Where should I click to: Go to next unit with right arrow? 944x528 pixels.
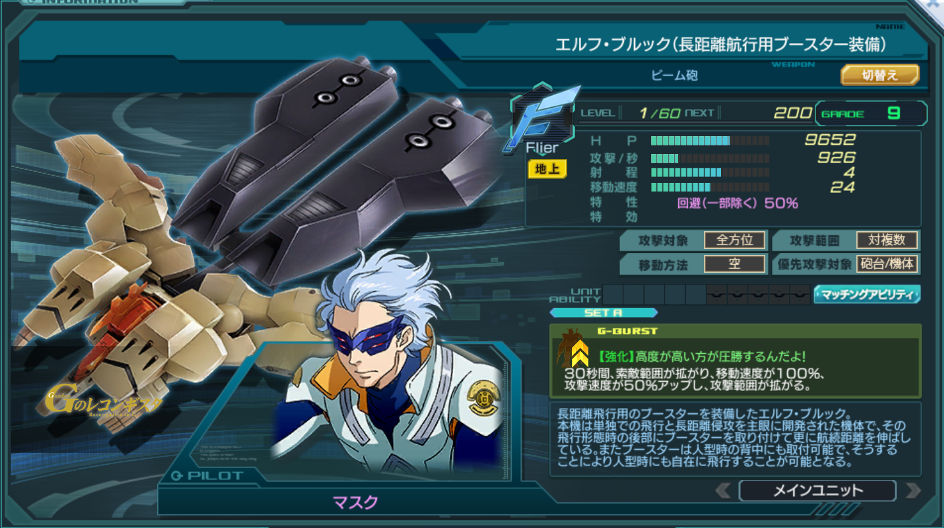910,490
